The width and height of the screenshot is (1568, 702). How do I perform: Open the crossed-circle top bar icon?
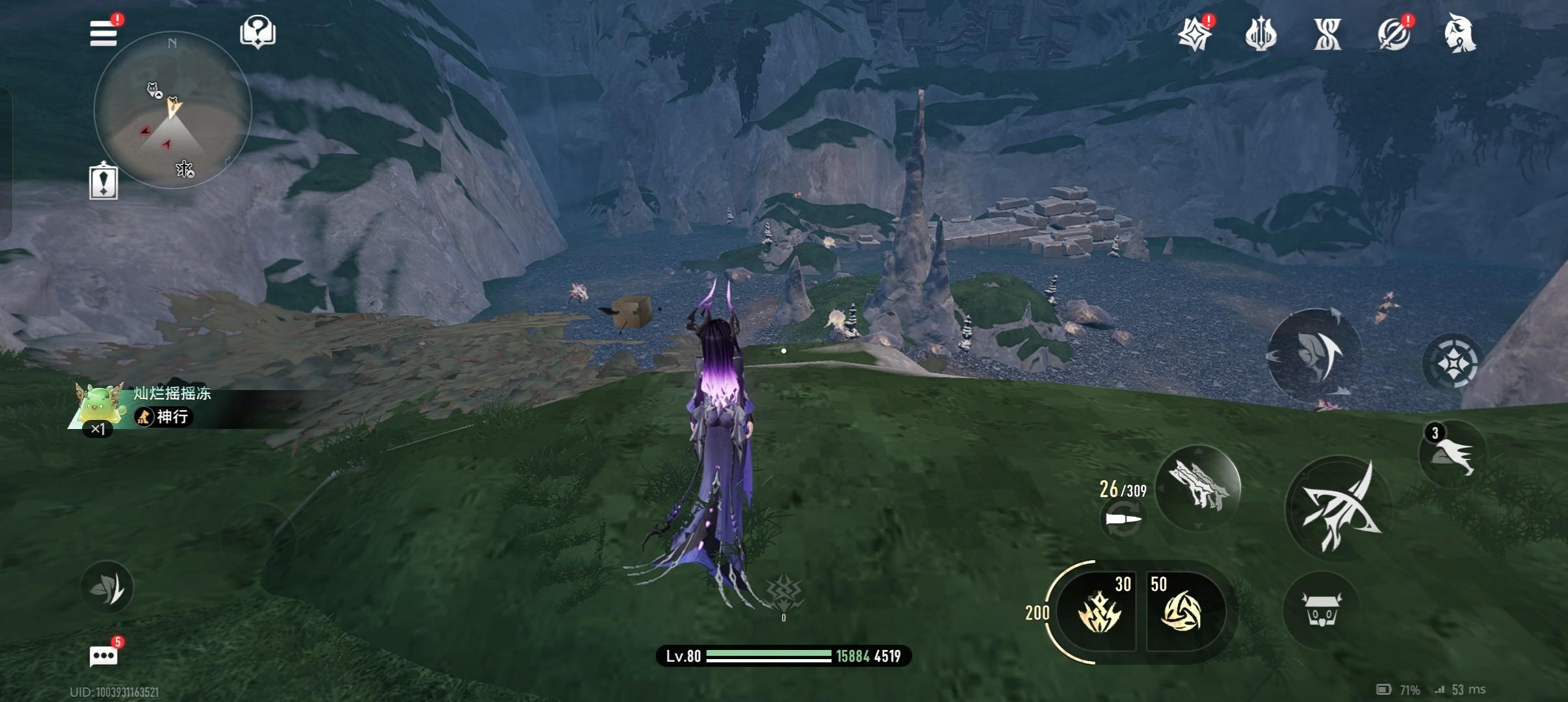pyautogui.click(x=1393, y=34)
